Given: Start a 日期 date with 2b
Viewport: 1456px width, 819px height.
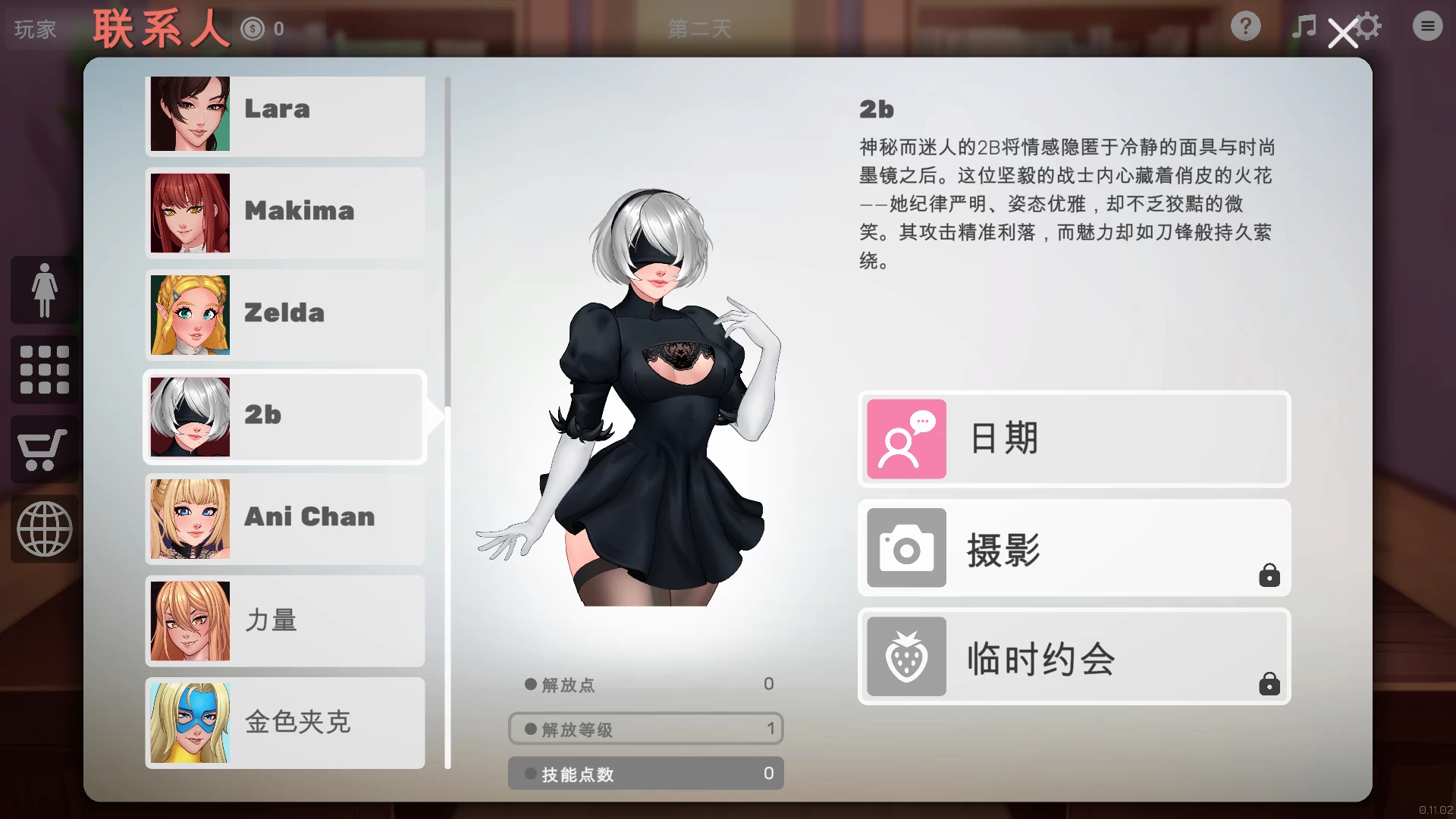Looking at the screenshot, I should tap(1072, 438).
